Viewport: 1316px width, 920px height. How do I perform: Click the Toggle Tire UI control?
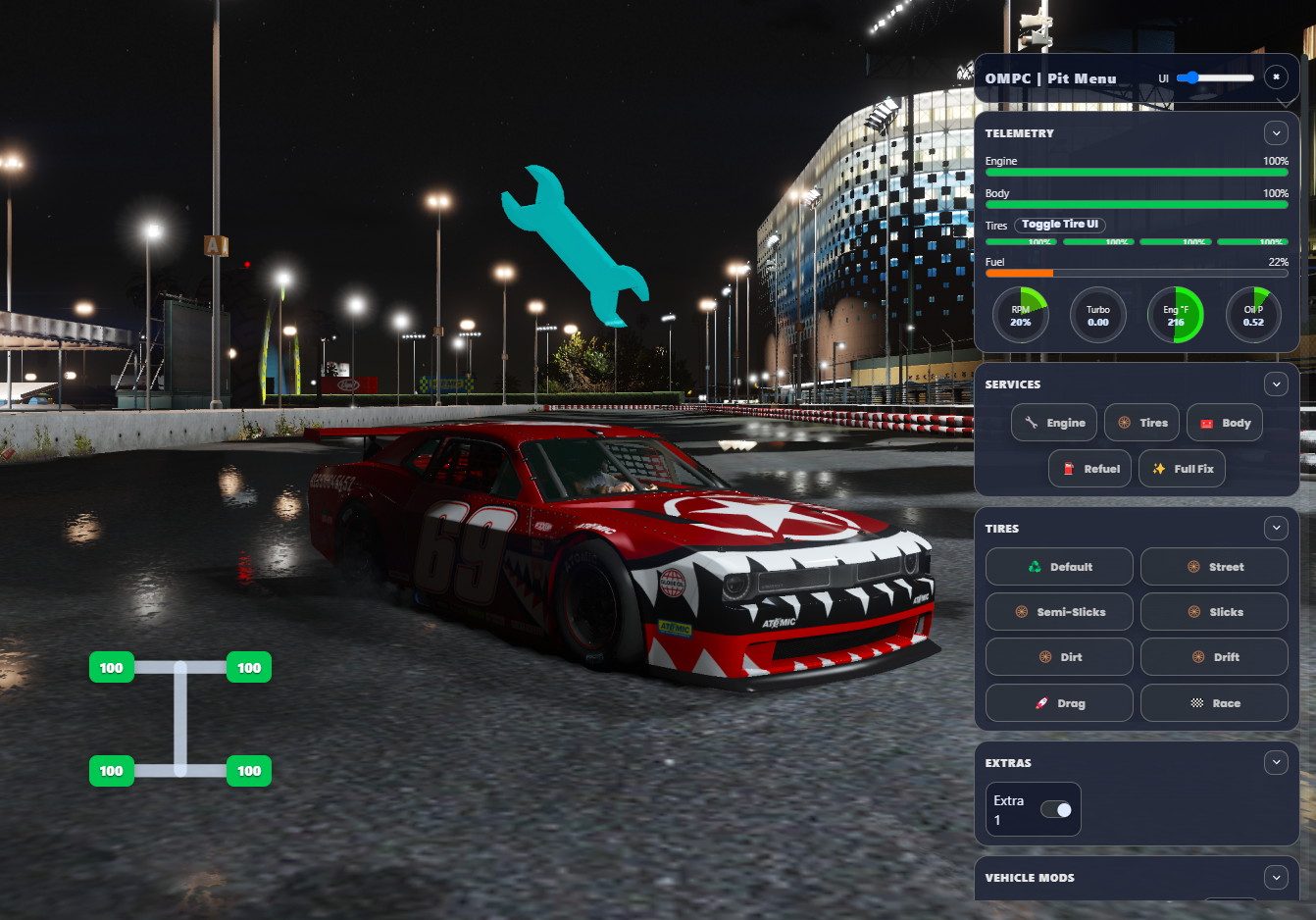1060,224
